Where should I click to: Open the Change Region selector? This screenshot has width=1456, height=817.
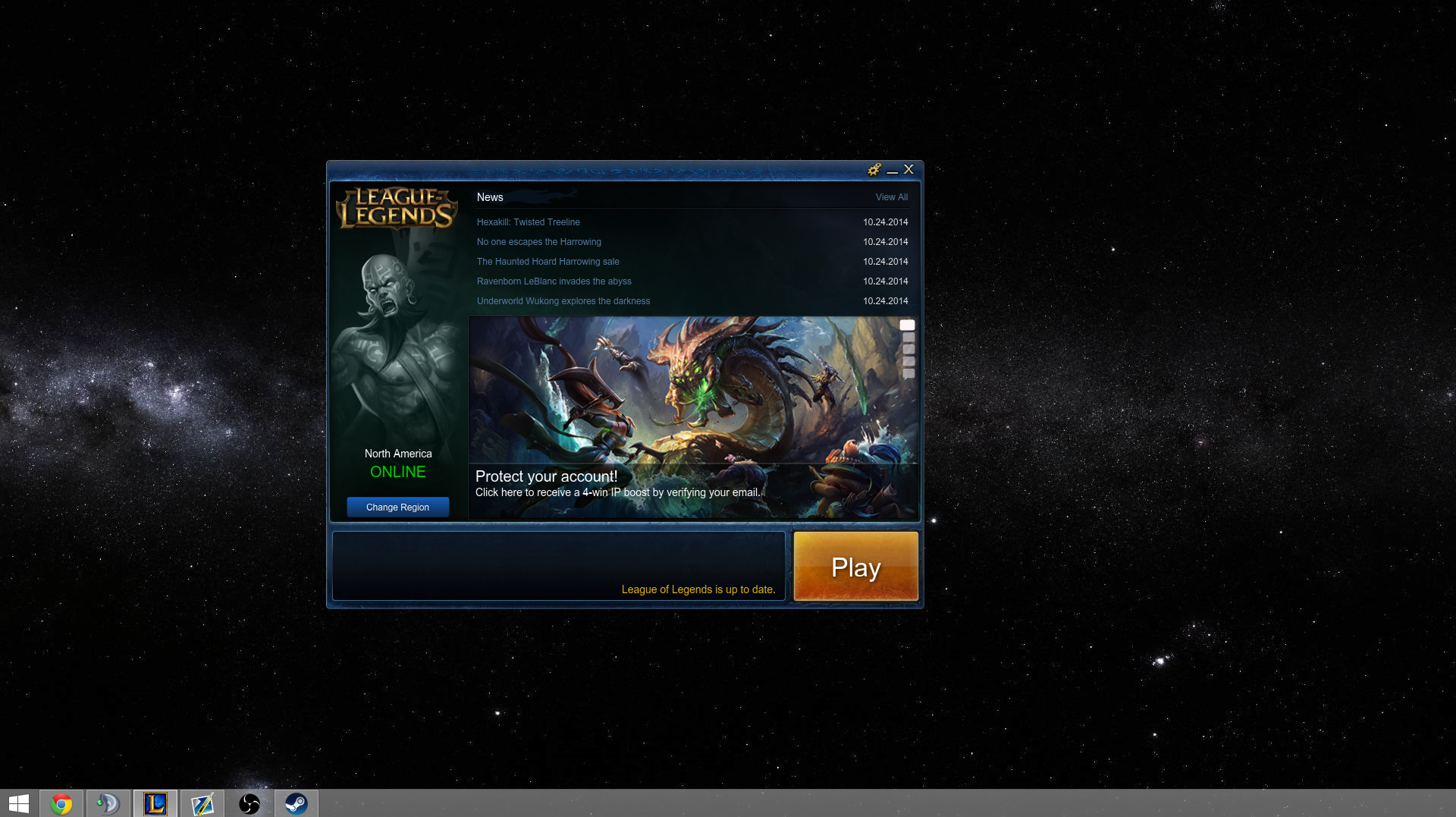pos(397,507)
